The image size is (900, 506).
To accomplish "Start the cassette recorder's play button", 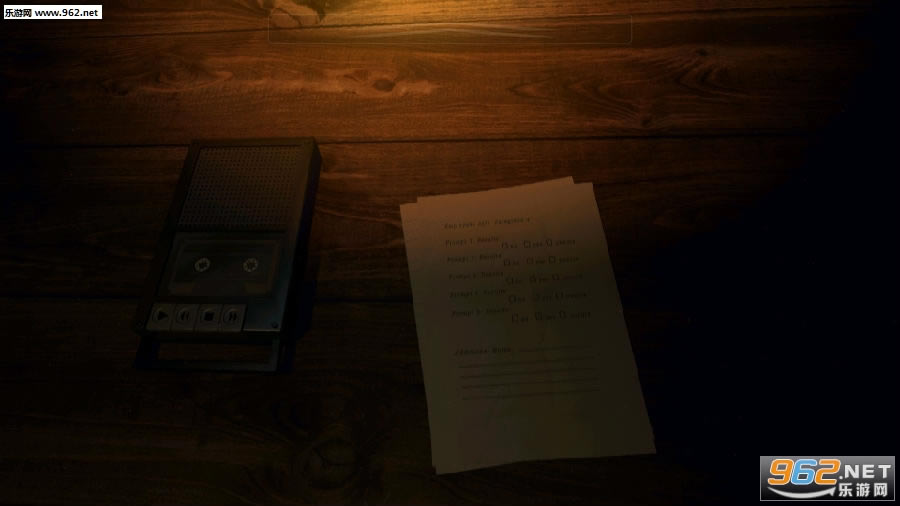I will [159, 318].
